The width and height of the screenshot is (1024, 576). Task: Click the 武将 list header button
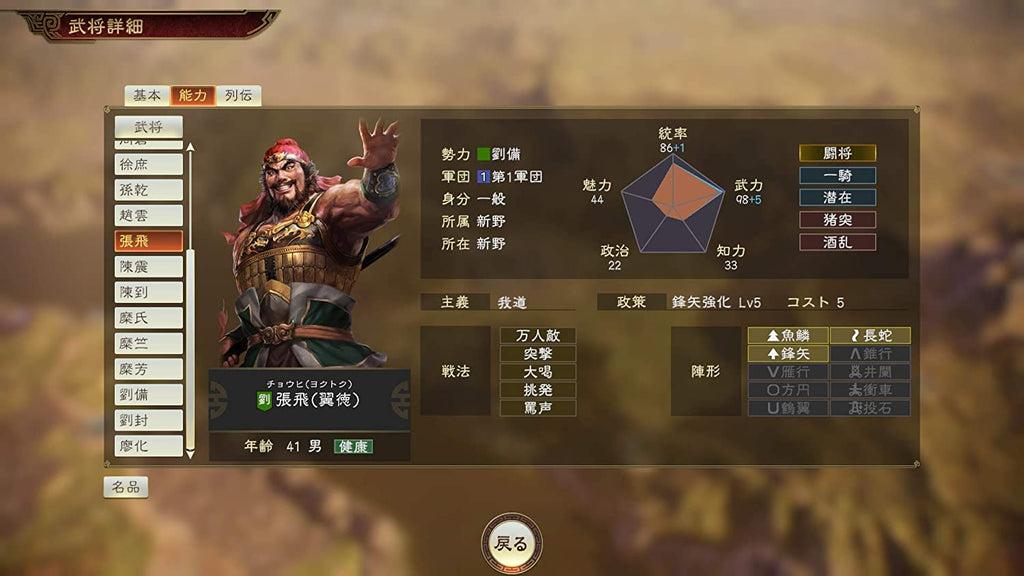point(148,126)
